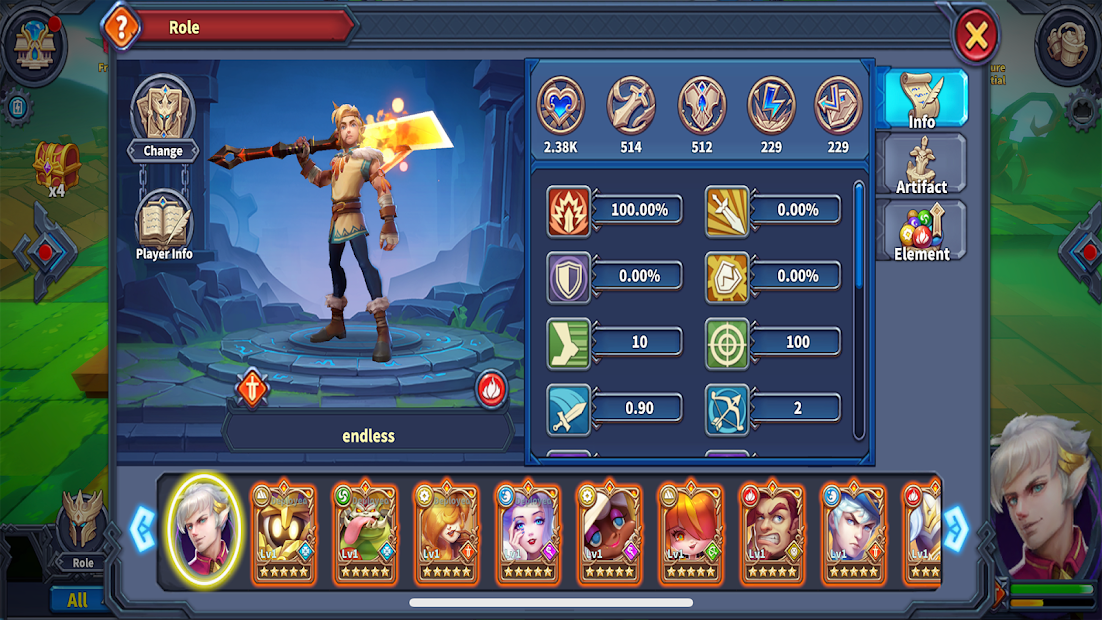Click the fire element icon below hero
The image size is (1102, 620).
(491, 388)
